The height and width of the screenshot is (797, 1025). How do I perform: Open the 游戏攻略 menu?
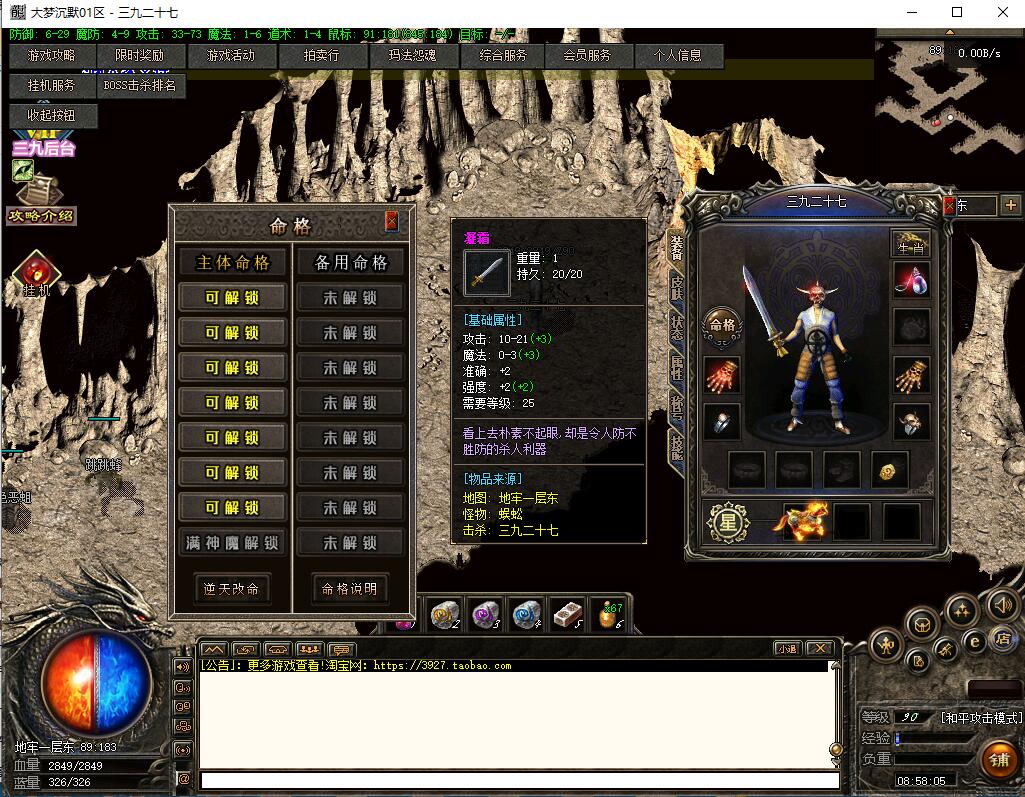point(51,56)
